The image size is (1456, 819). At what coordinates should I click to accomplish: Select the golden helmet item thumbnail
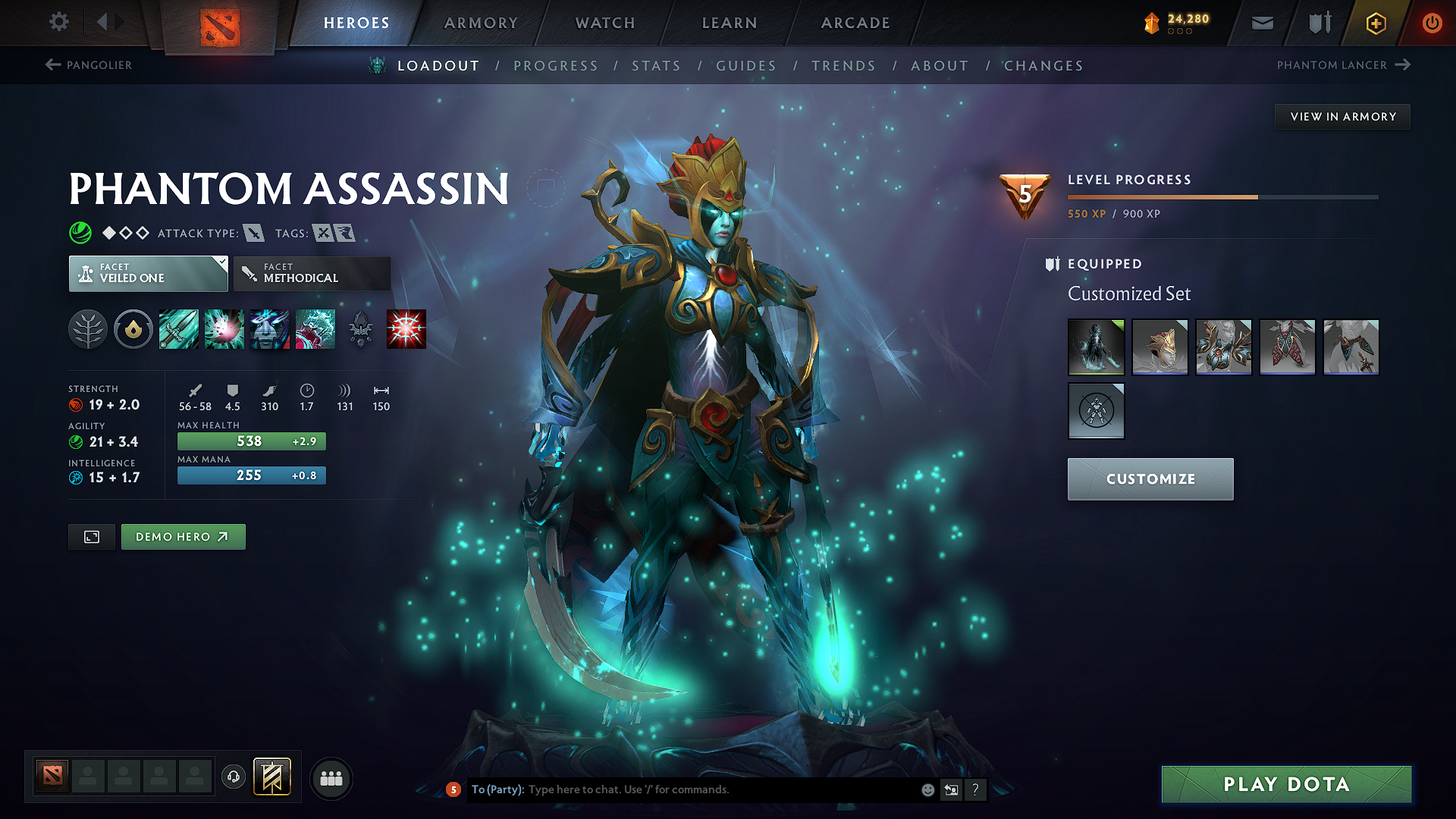coord(1160,347)
